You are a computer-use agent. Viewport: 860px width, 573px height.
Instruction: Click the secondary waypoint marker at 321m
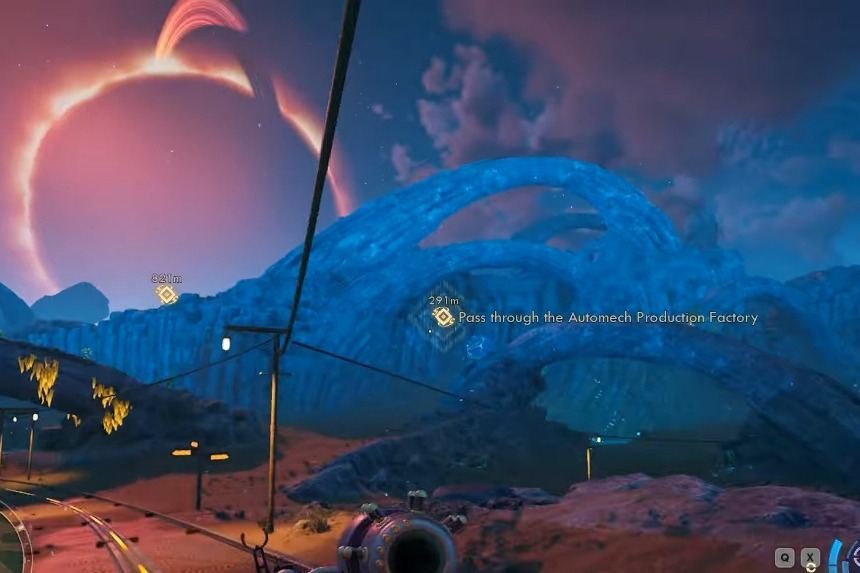coord(167,294)
